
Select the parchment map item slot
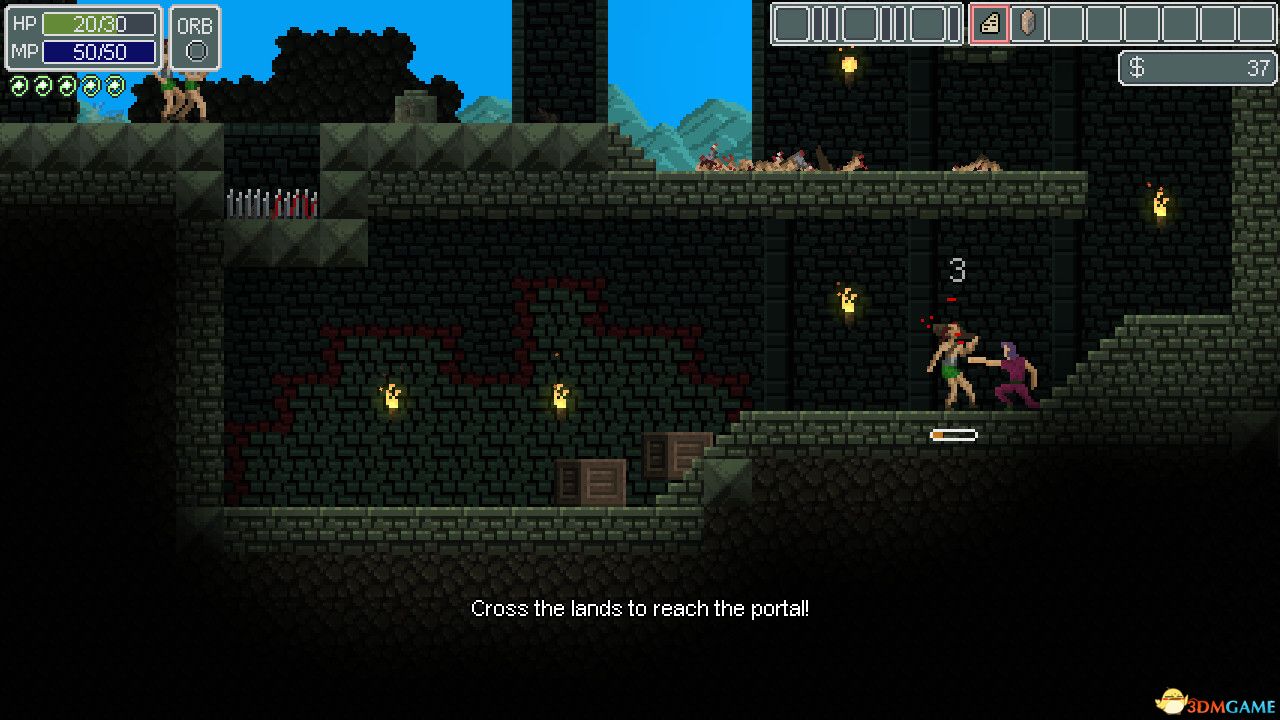pyautogui.click(x=990, y=24)
